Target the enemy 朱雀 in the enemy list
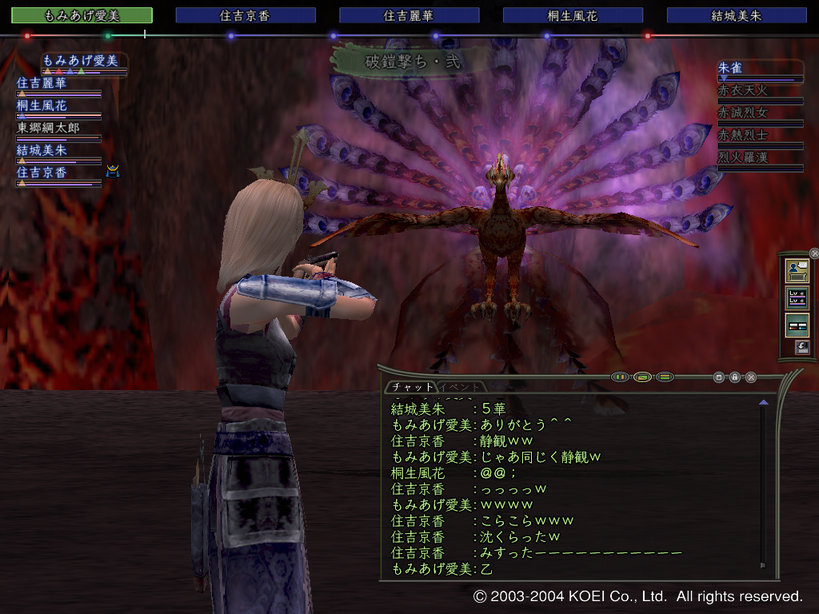 [759, 67]
